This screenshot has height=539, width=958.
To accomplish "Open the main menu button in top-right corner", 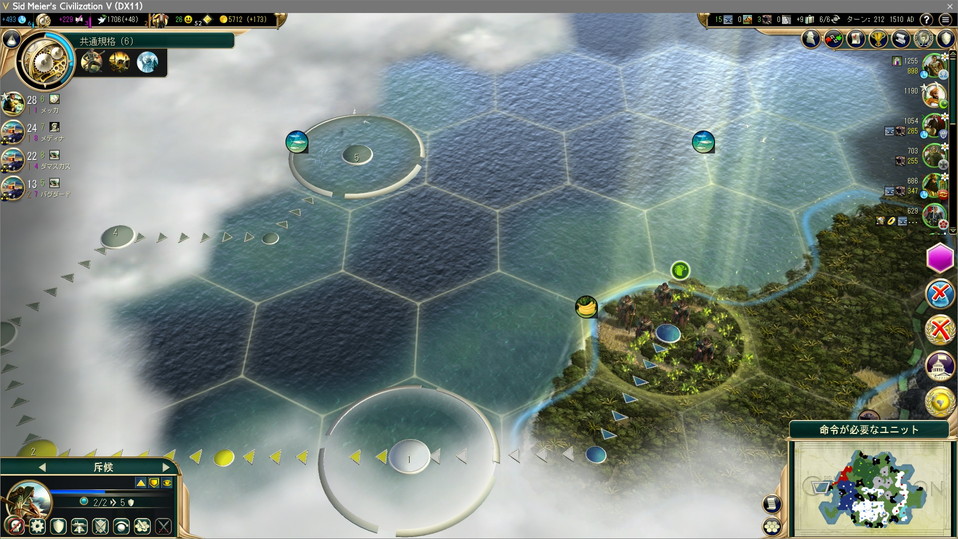I will click(x=946, y=19).
